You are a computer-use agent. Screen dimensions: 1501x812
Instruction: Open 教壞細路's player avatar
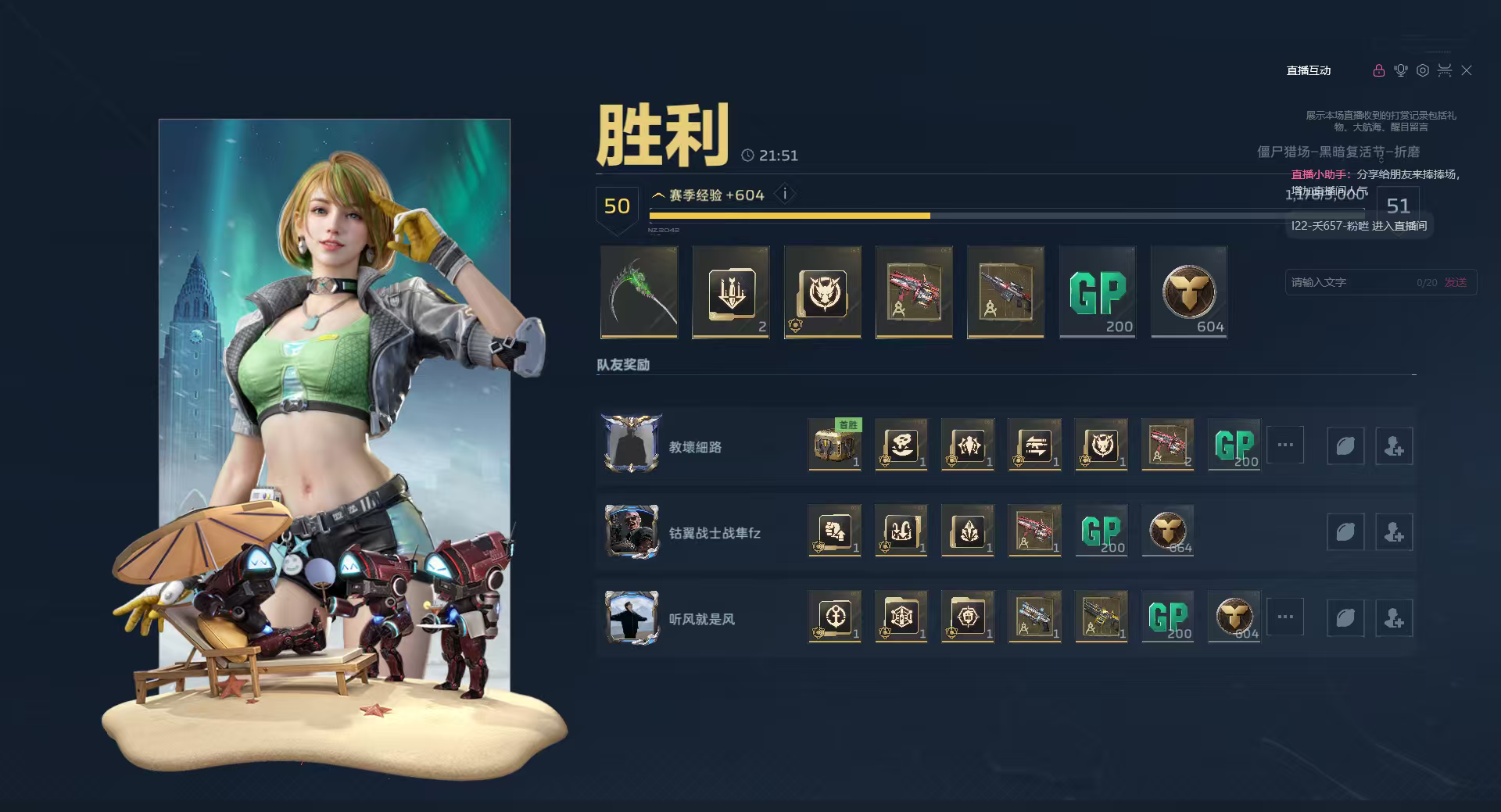(x=632, y=445)
